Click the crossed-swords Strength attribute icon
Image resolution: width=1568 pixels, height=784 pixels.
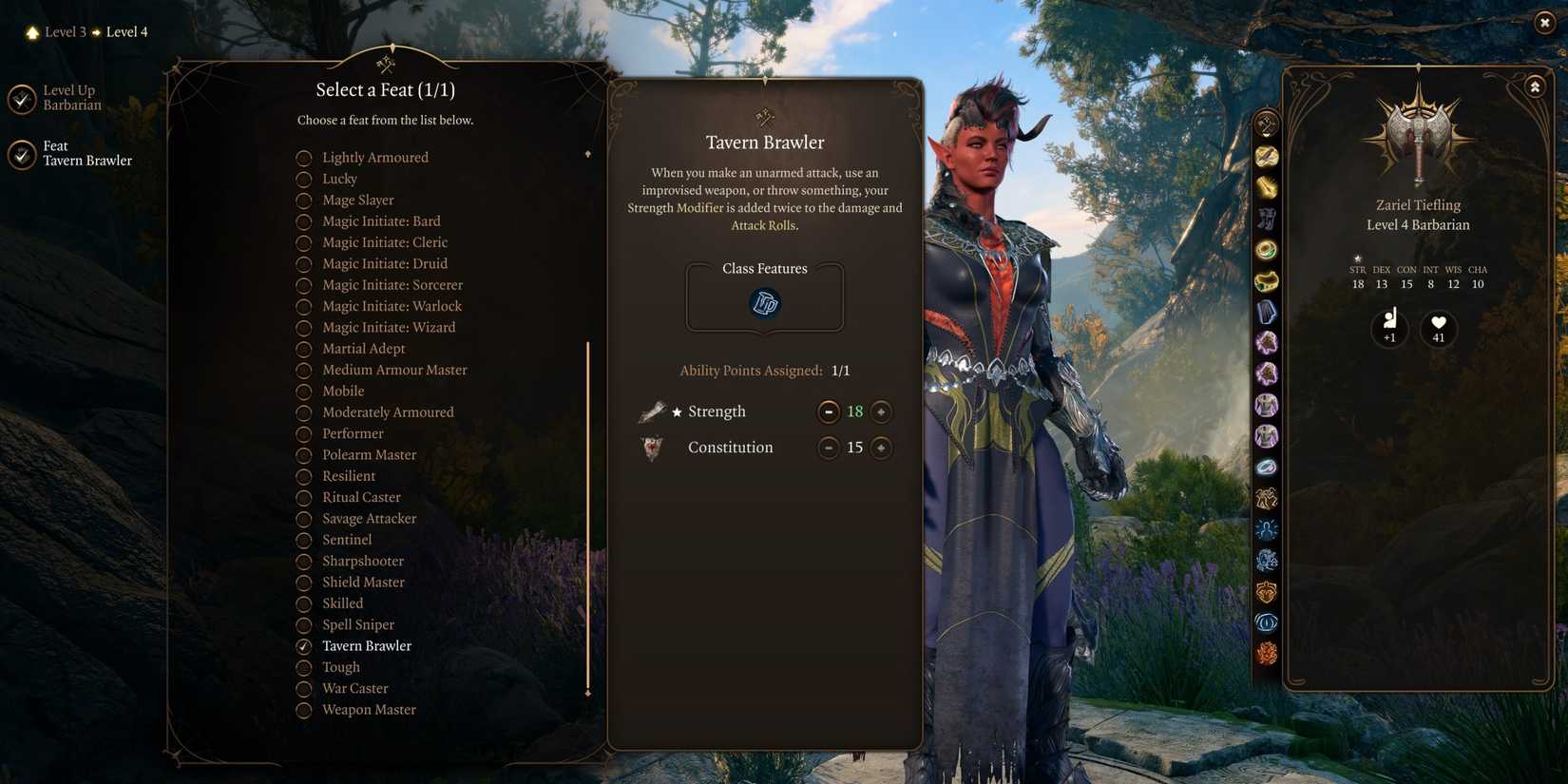652,411
